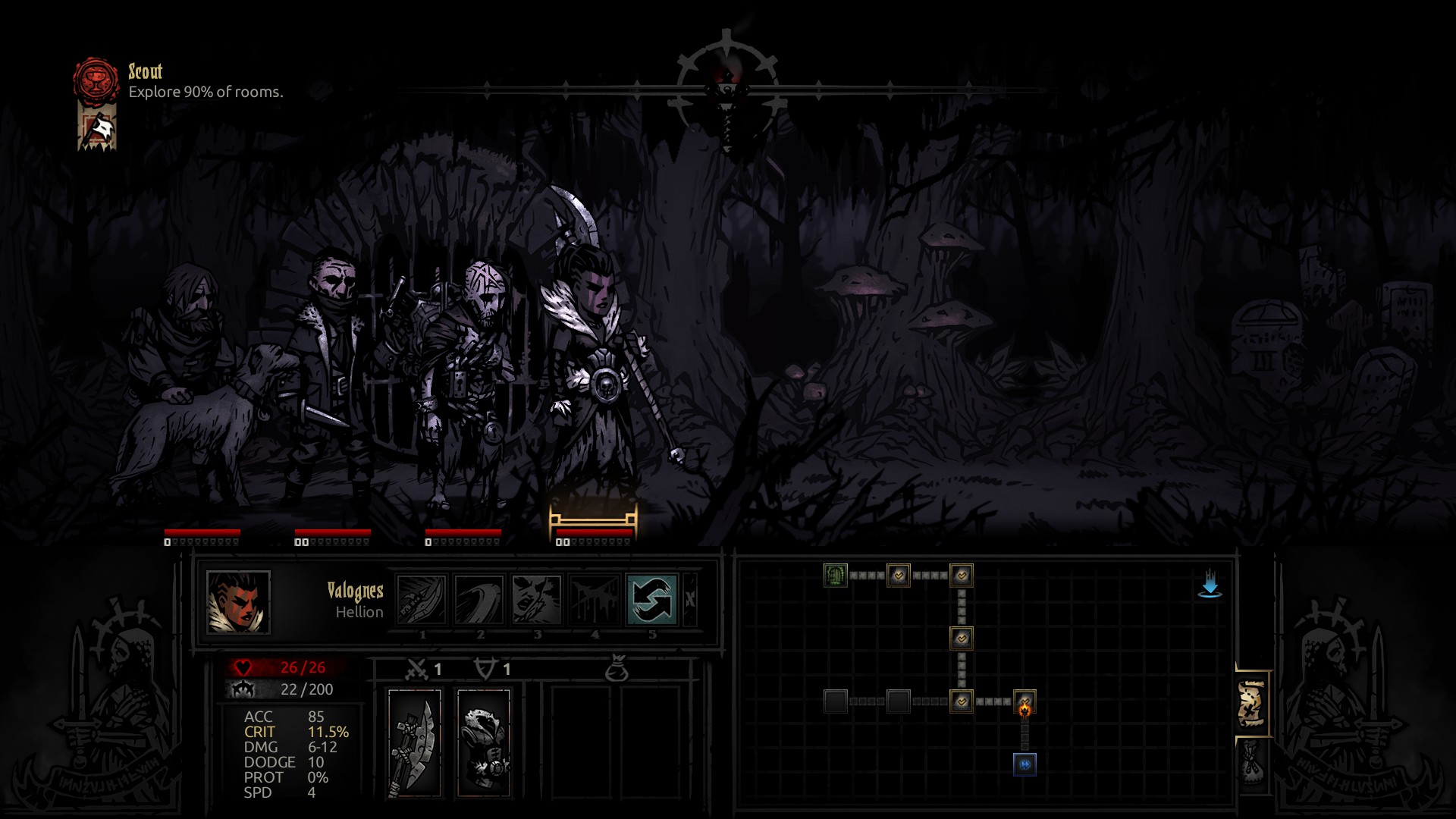The height and width of the screenshot is (819, 1456).
Task: Choose the second curved swing skill
Action: click(x=479, y=599)
